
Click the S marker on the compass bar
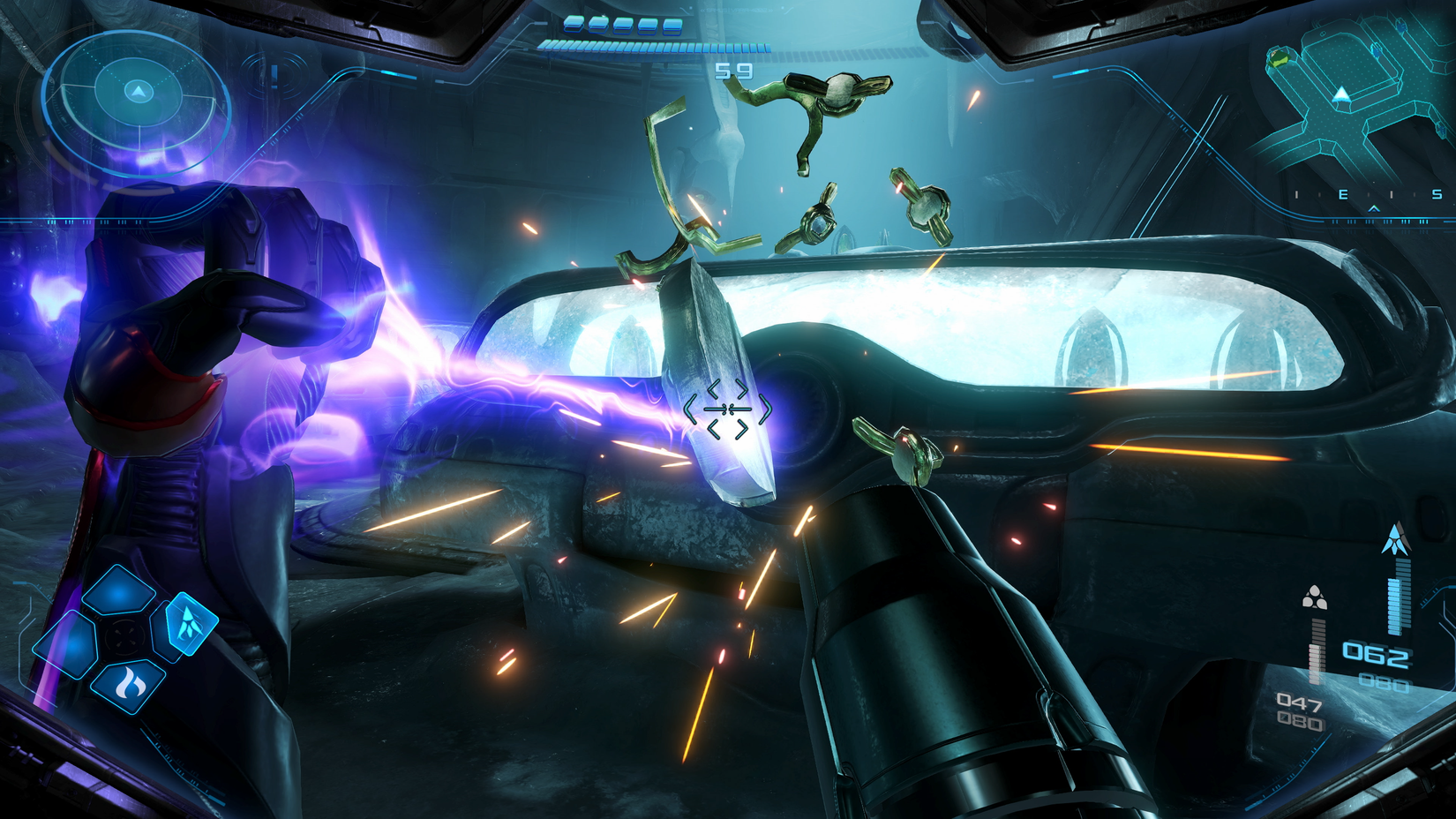point(1437,194)
